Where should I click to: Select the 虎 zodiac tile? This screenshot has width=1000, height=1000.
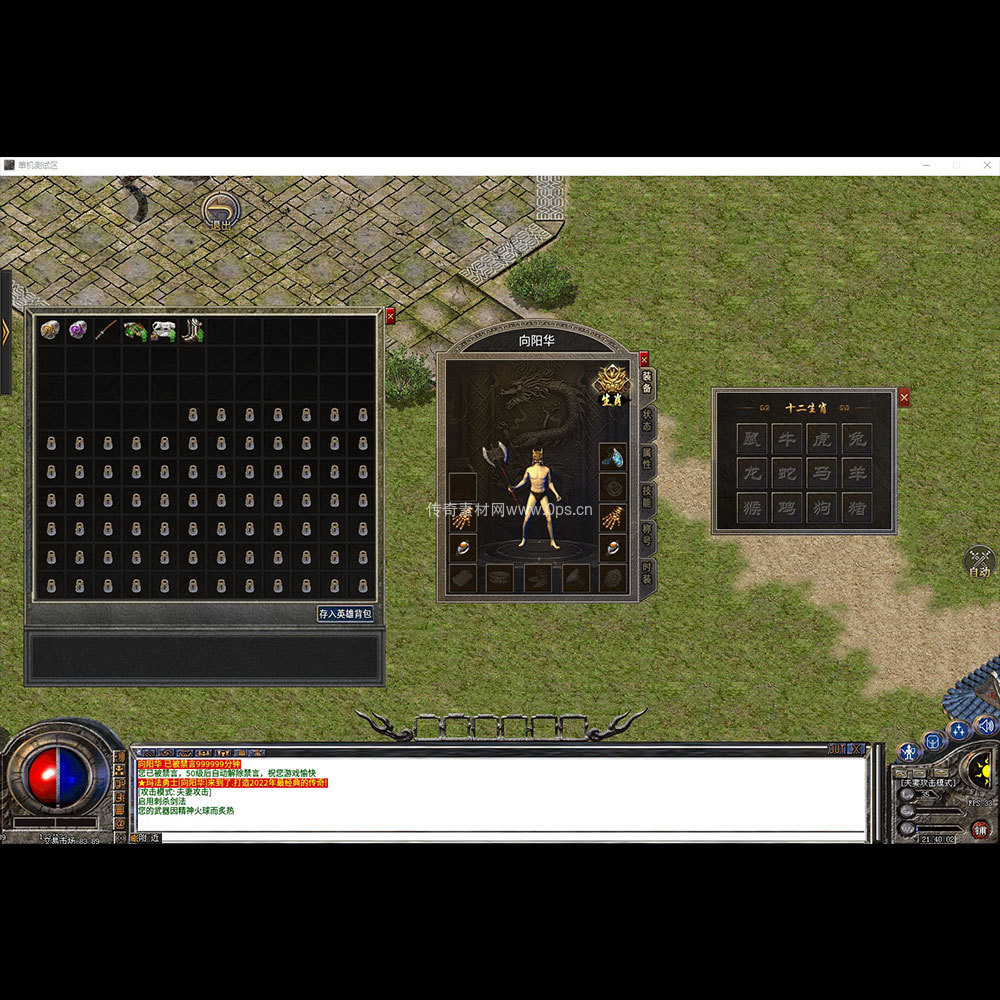point(821,438)
